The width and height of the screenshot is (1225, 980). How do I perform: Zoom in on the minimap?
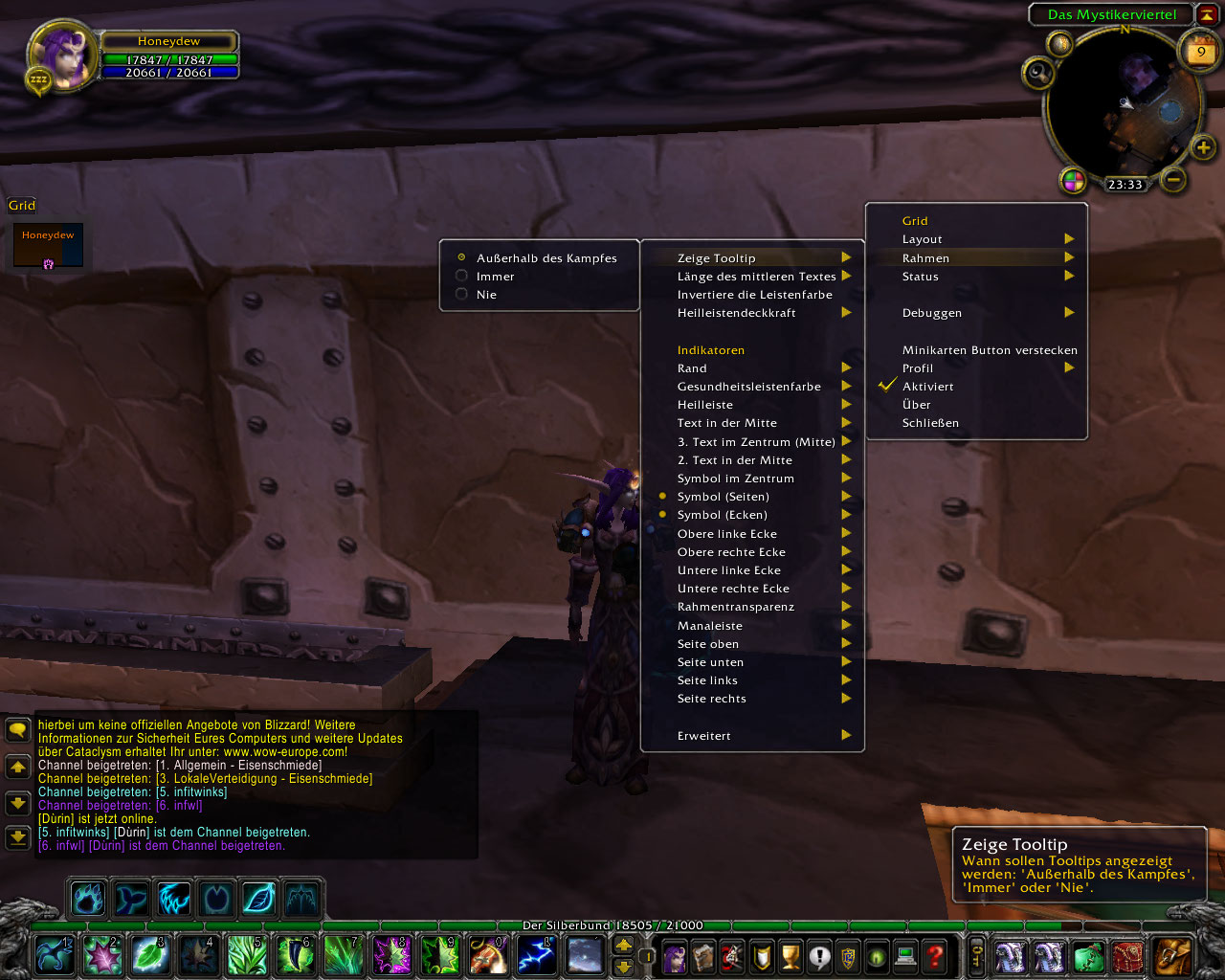click(1203, 147)
